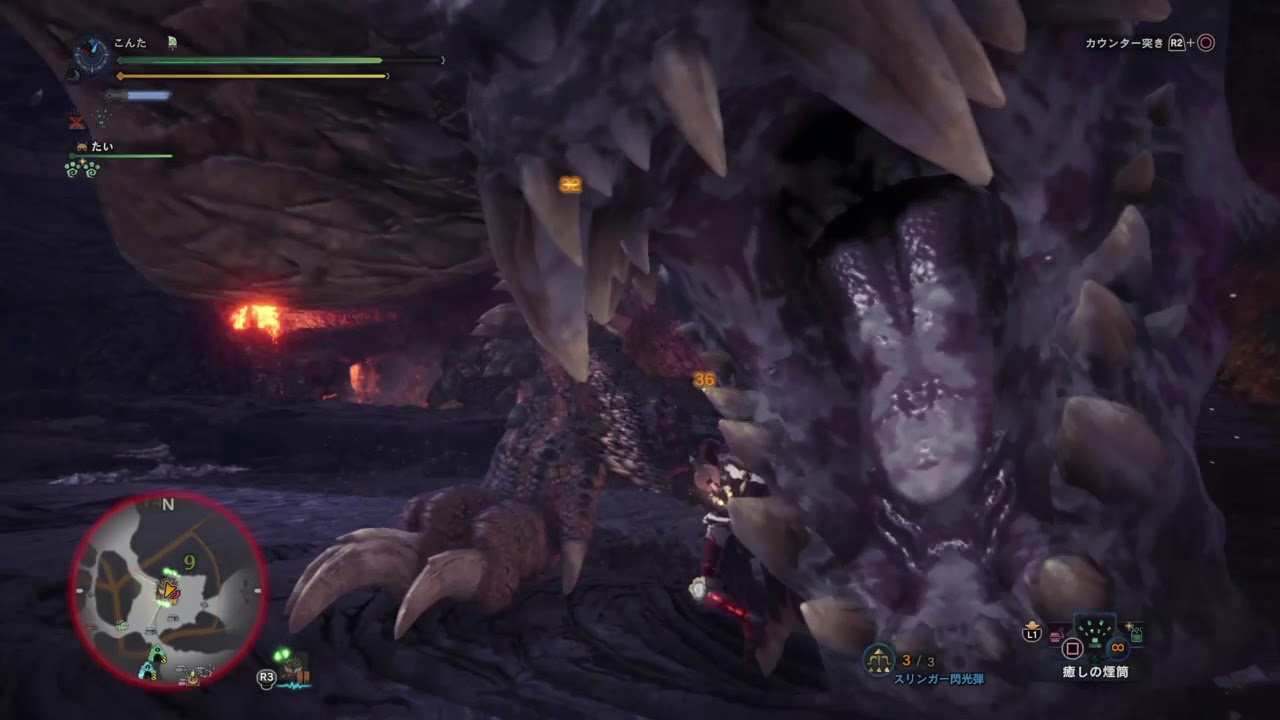Select the Palico paw status icon
Viewport: 1280px width, 720px height.
[85, 169]
